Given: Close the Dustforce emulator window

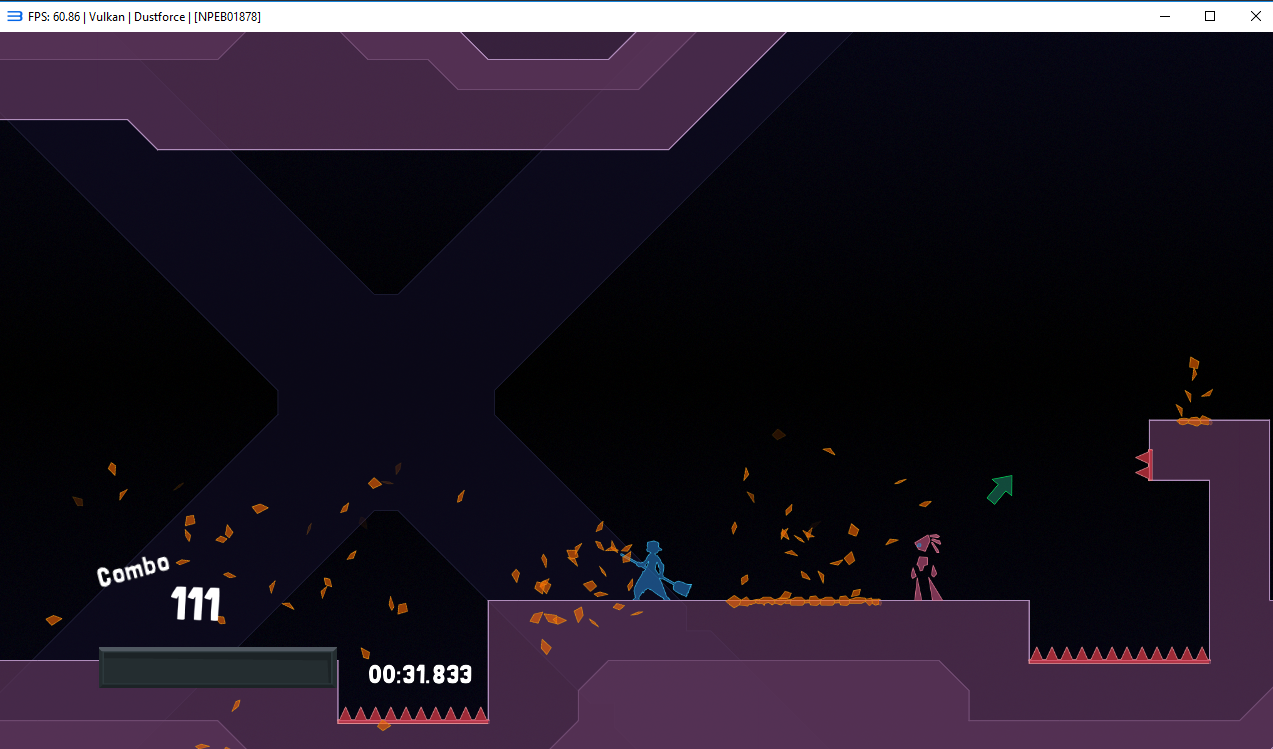Looking at the screenshot, I should (1255, 16).
